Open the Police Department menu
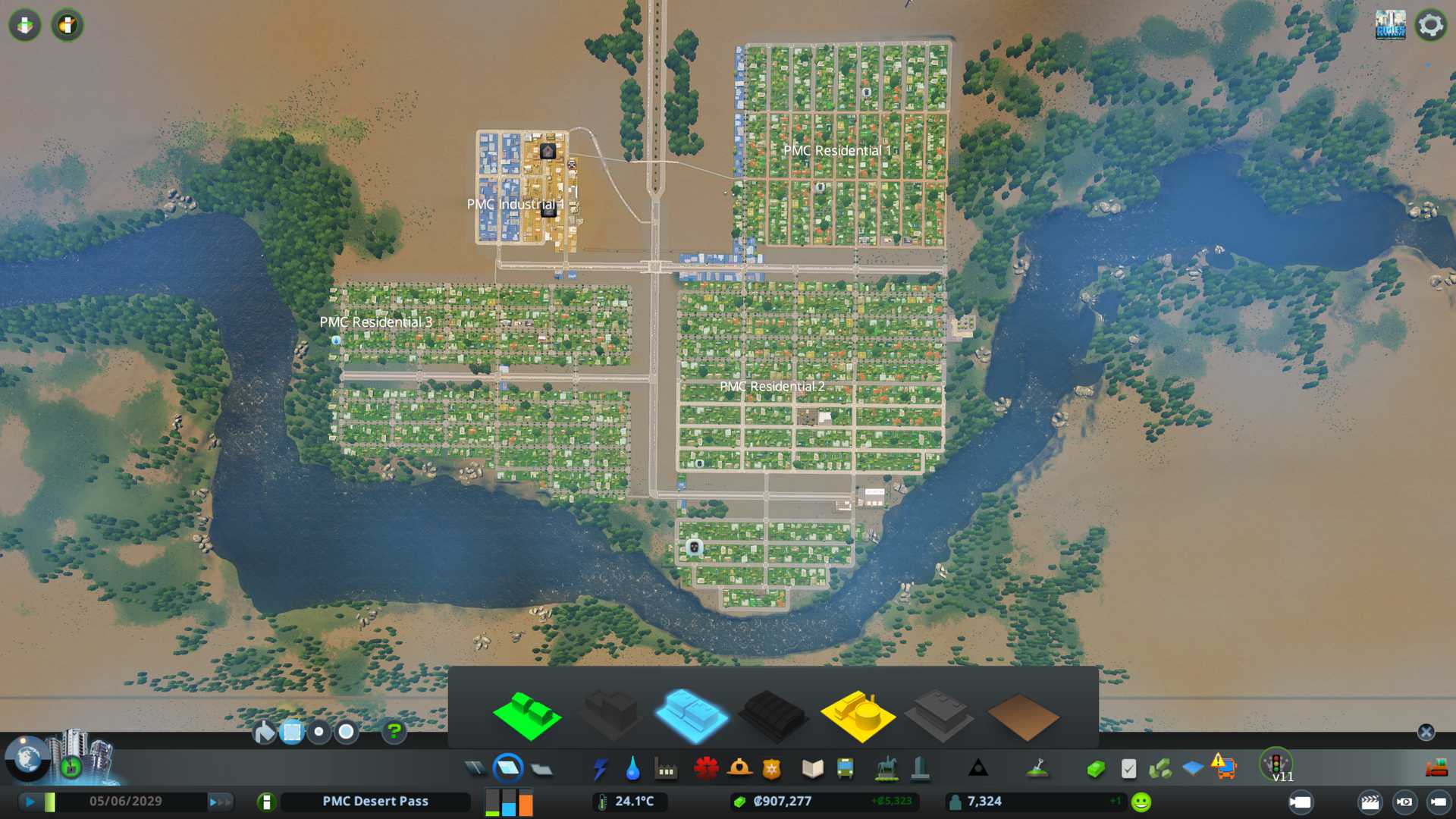 click(771, 769)
